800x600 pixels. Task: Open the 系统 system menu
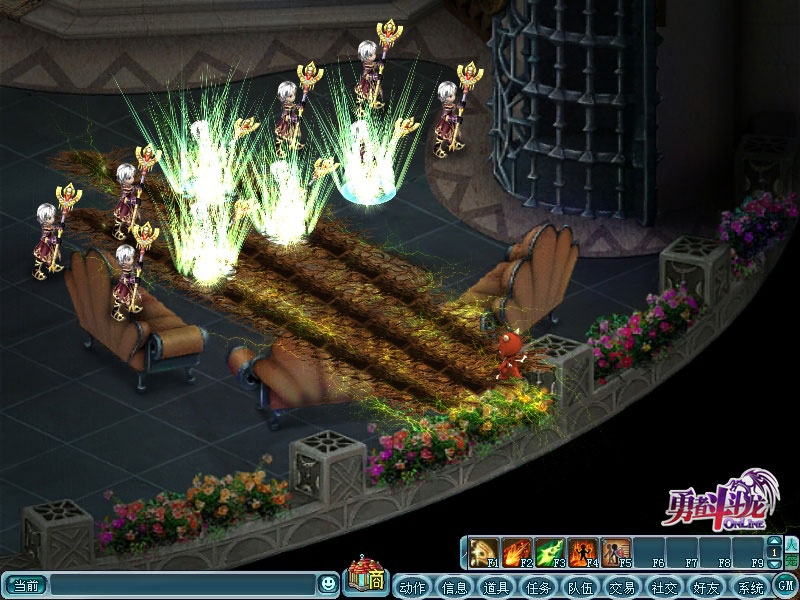(748, 587)
